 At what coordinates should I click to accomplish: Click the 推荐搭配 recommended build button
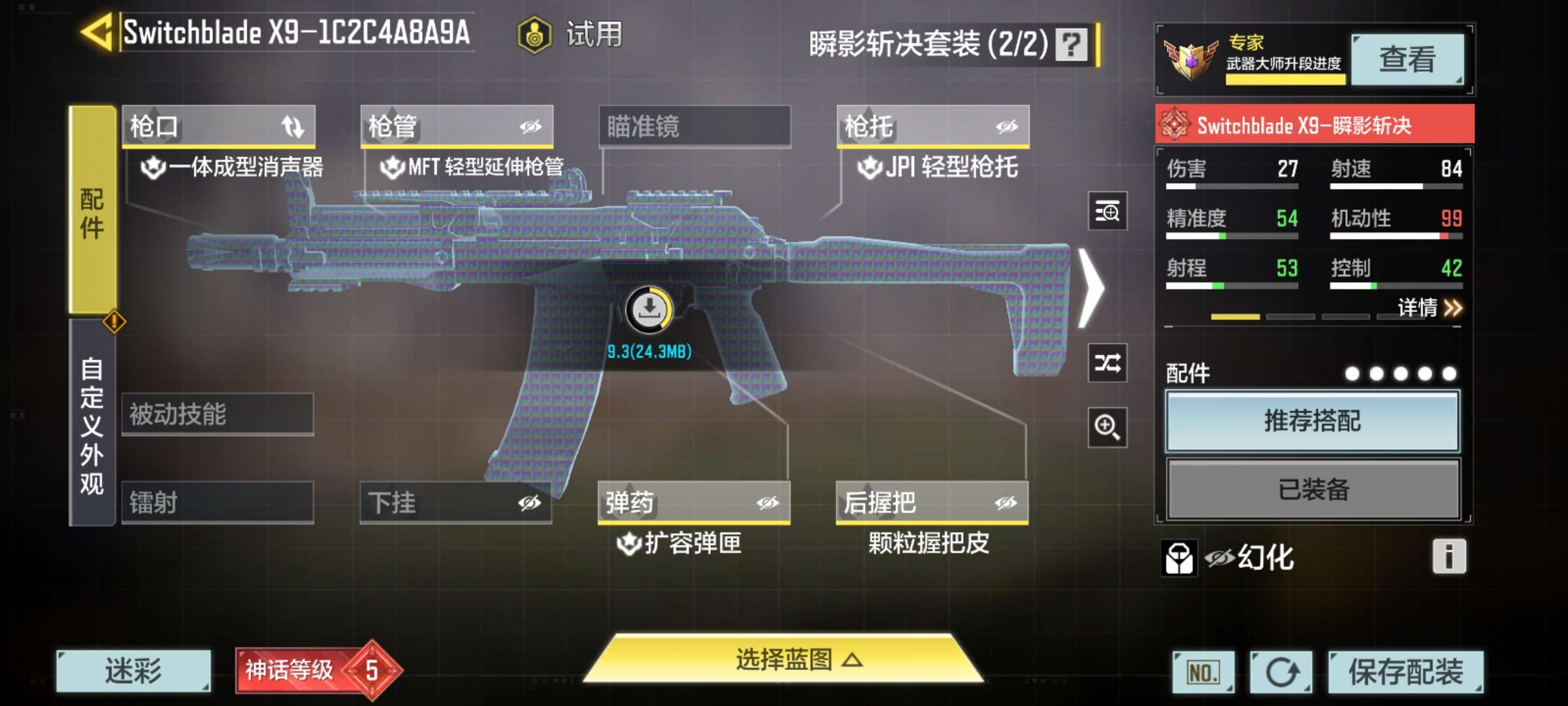click(1313, 421)
